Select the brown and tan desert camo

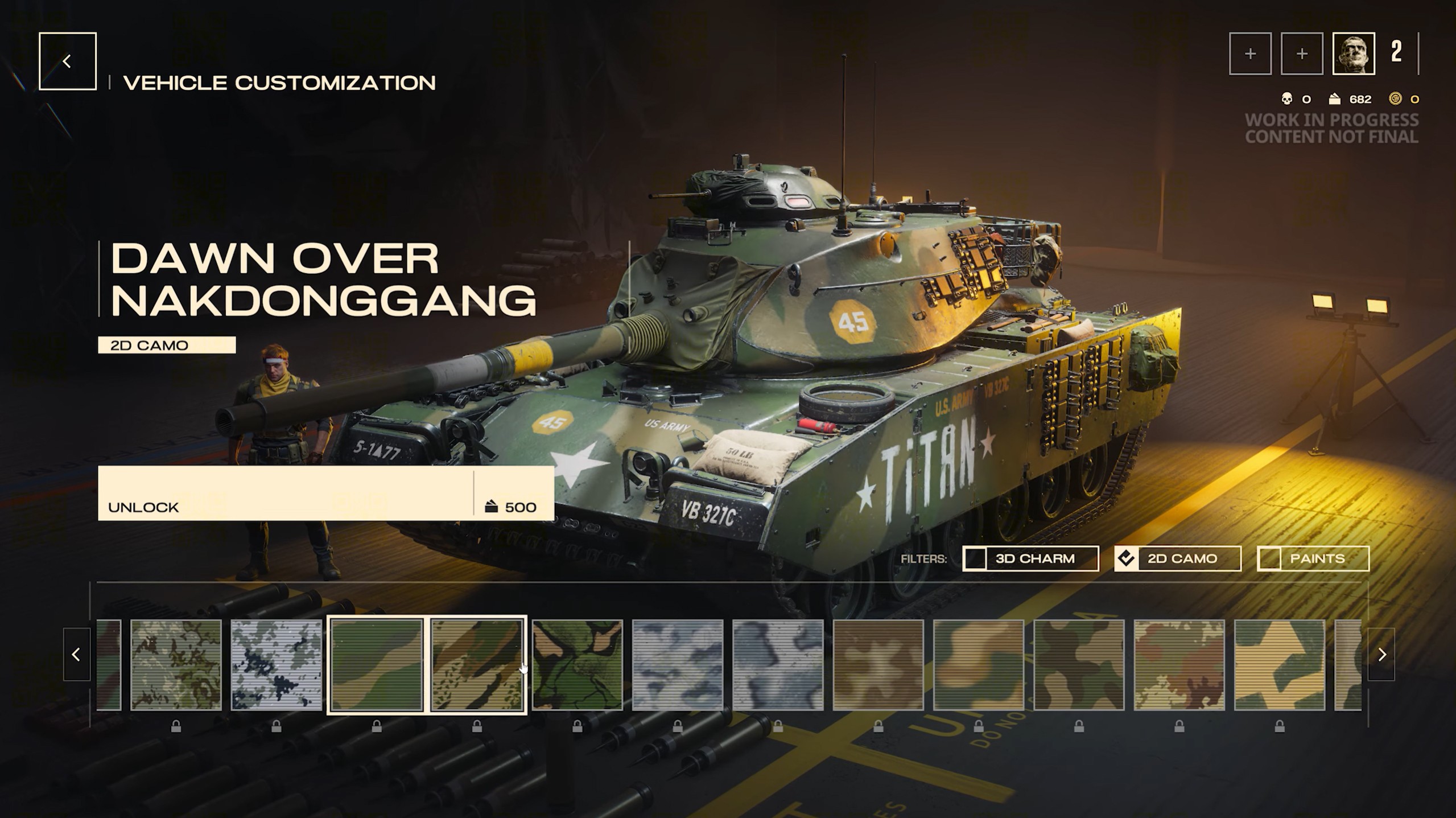pos(878,665)
